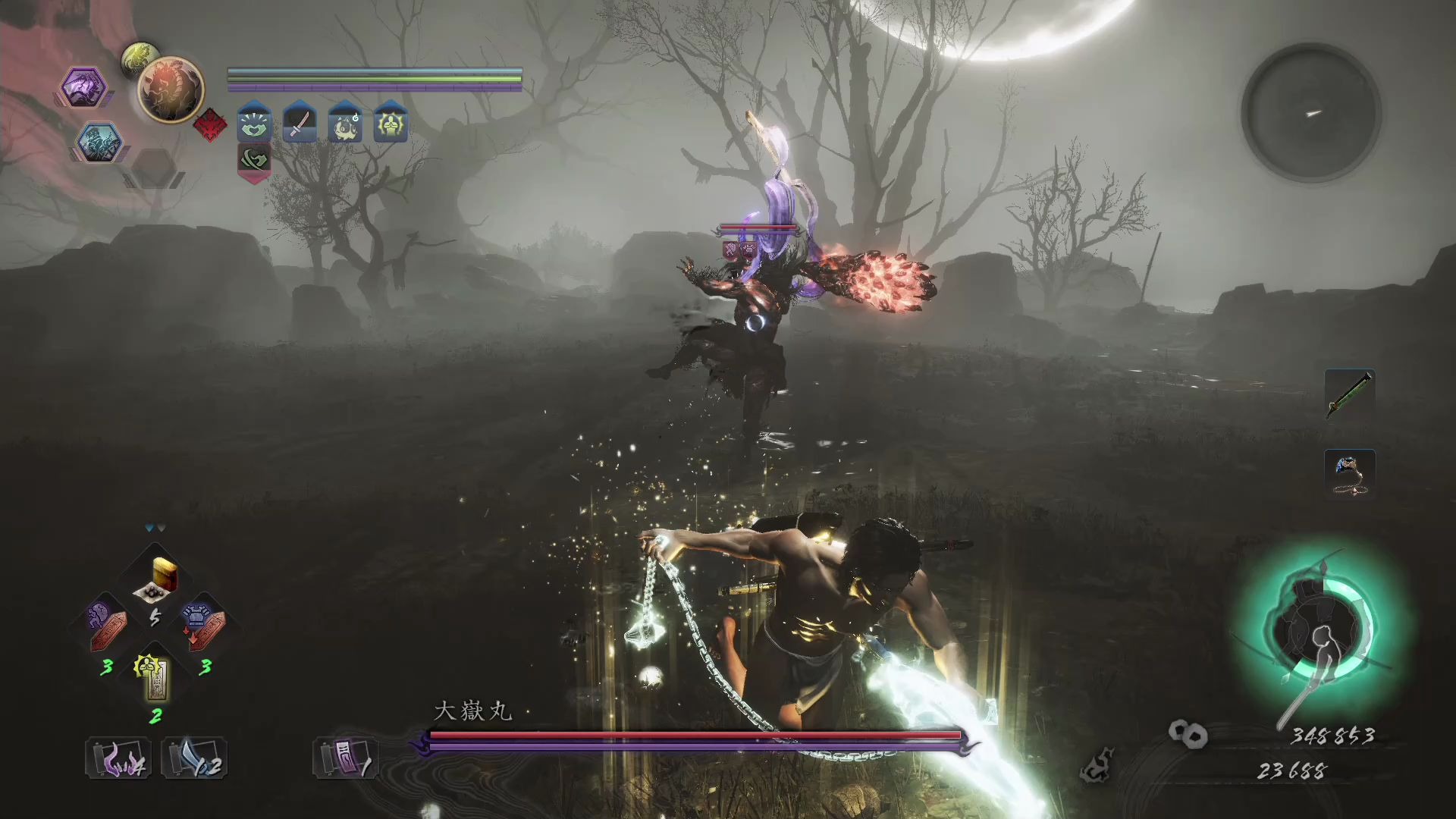Inspect the katana buff icon
Image resolution: width=1456 pixels, height=819 pixels.
pos(300,123)
